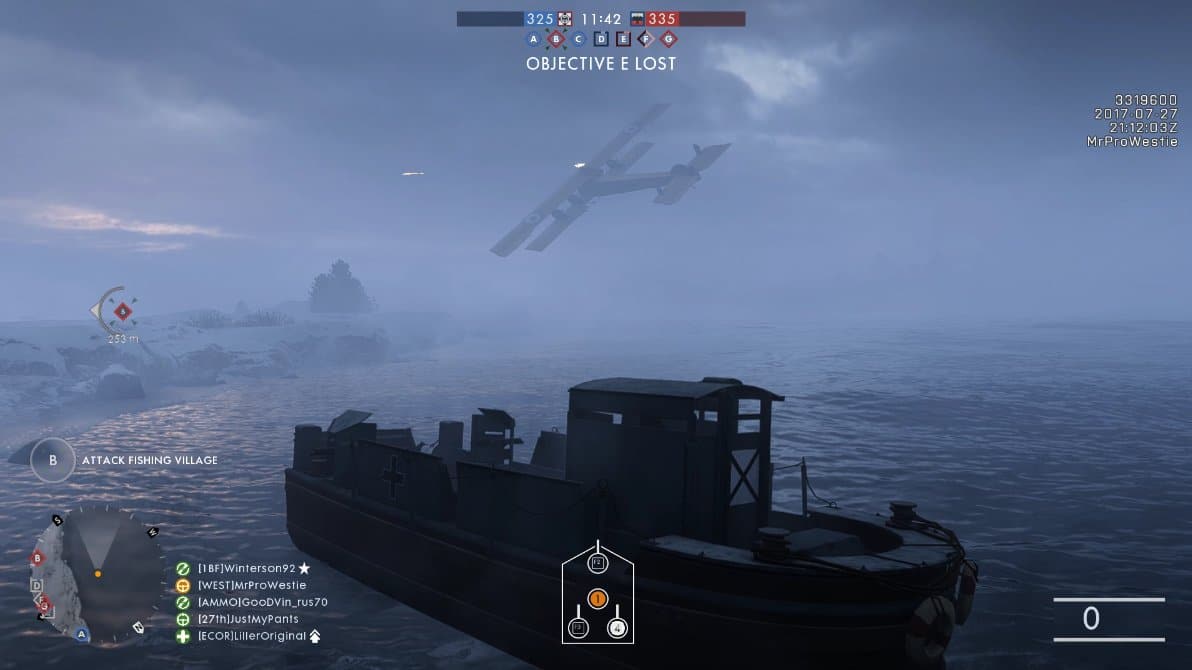Open the circular minimap

pos(97,573)
